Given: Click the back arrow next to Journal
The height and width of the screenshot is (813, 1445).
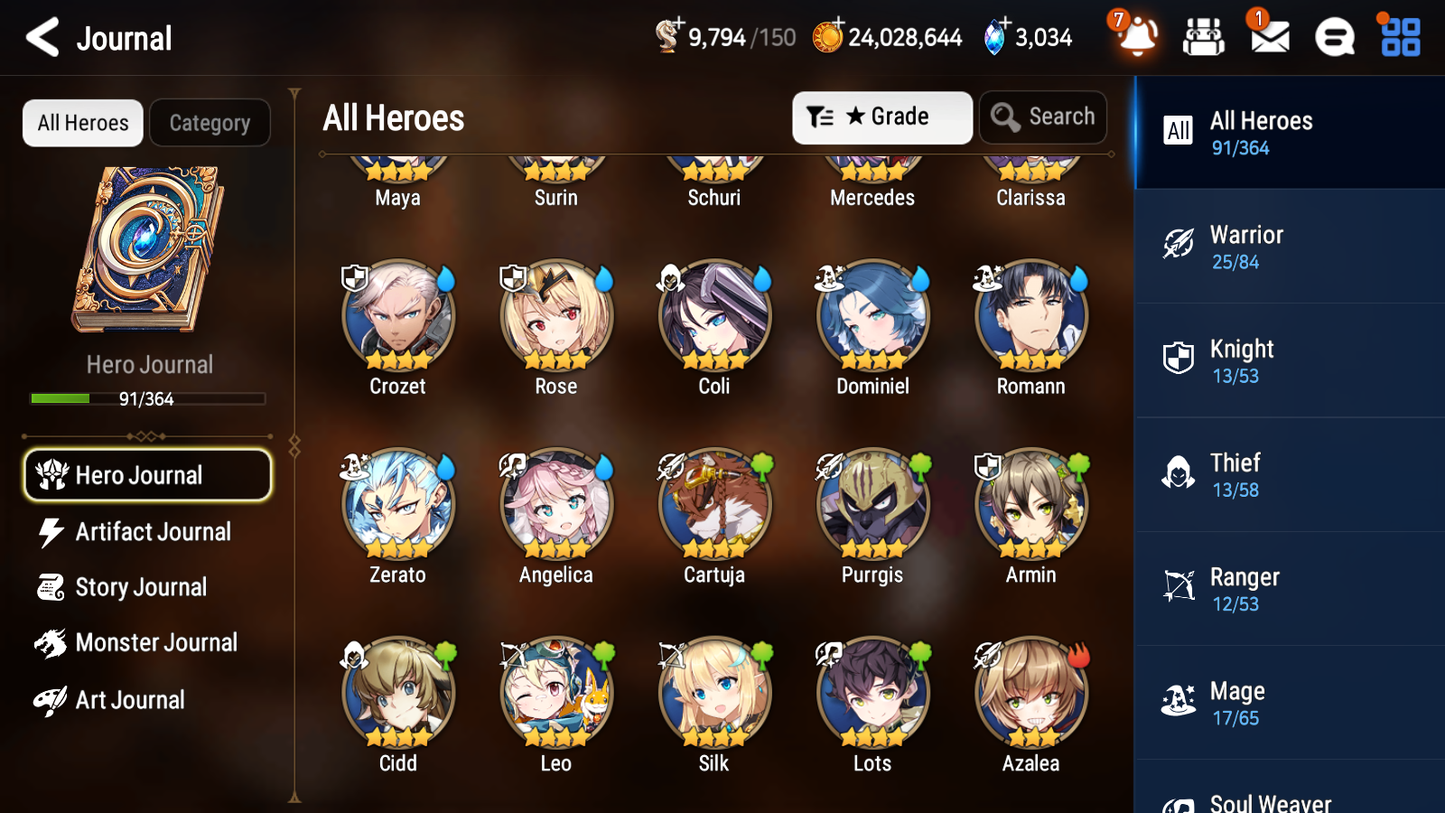Looking at the screenshot, I should tap(42, 37).
